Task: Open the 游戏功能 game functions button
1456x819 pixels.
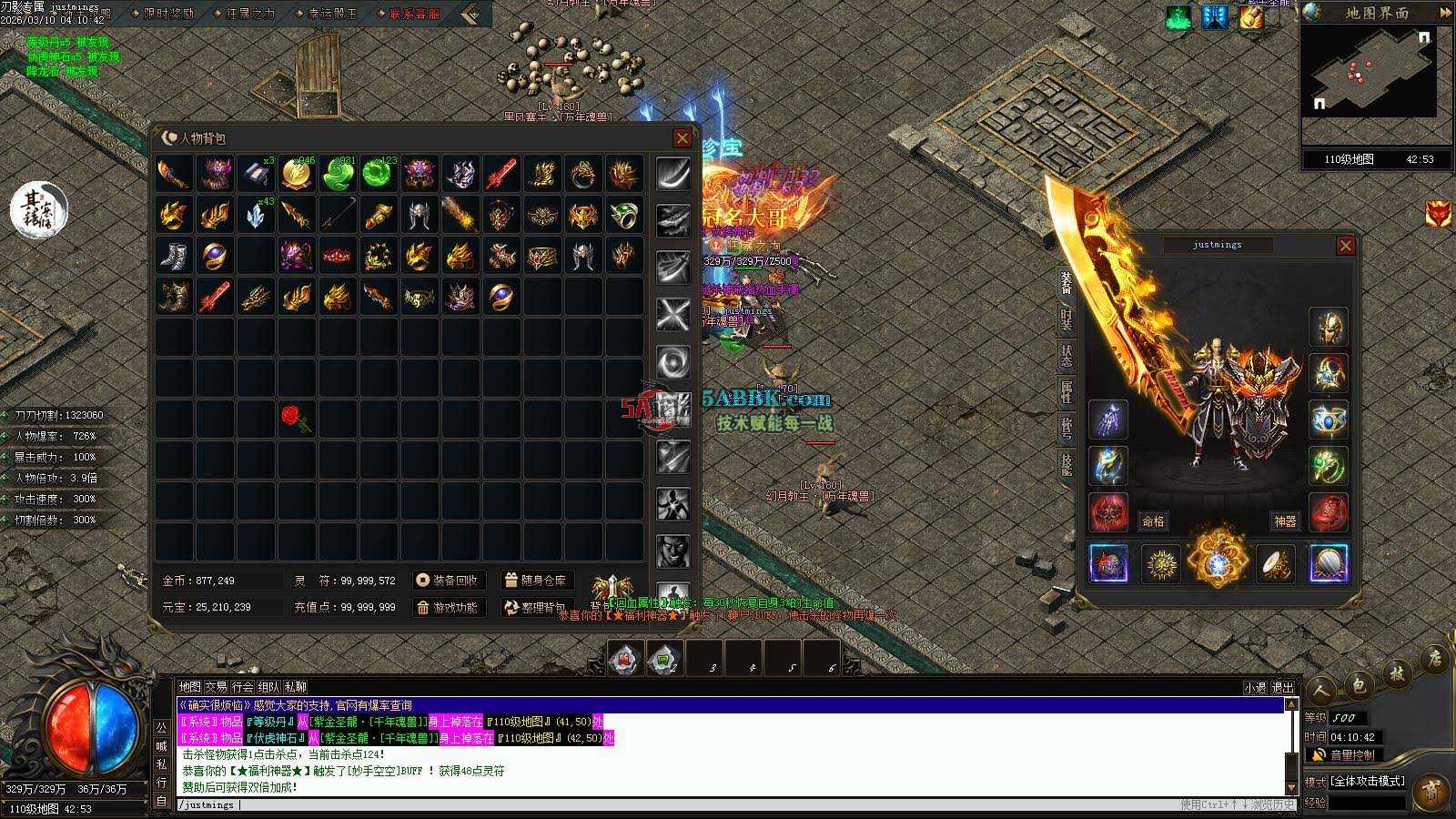Action: [448, 607]
